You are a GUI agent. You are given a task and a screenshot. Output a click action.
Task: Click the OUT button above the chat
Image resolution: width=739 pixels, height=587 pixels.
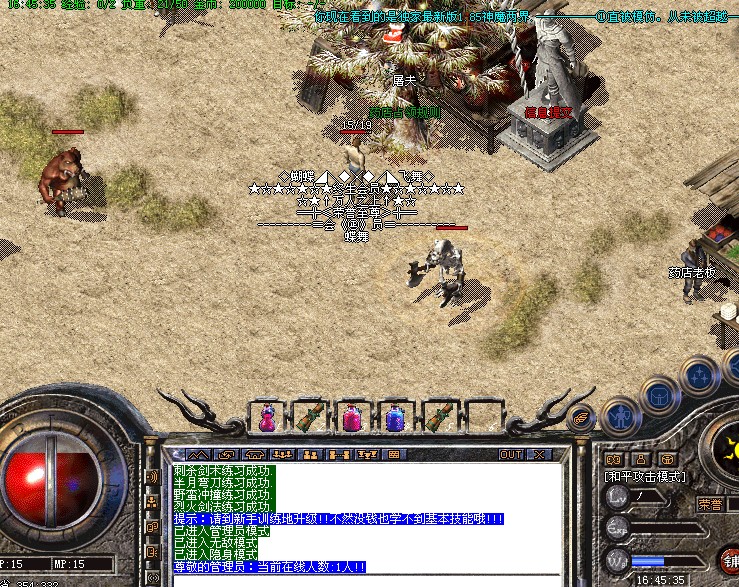coord(511,454)
